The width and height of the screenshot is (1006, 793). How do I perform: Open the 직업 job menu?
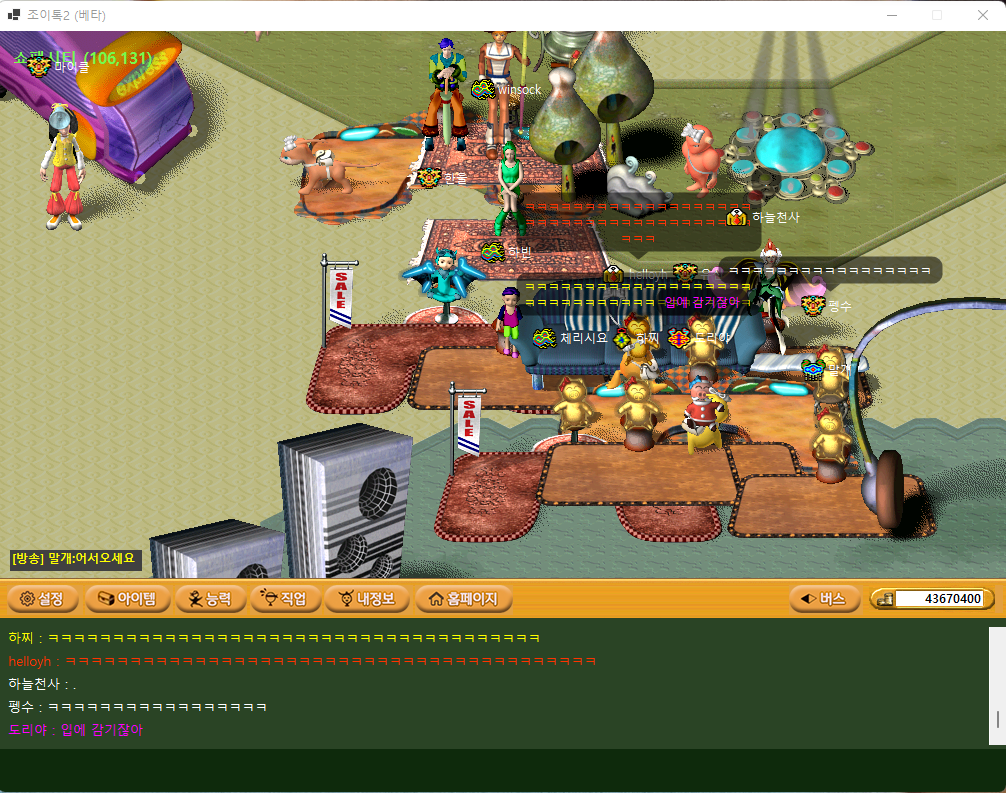[286, 599]
